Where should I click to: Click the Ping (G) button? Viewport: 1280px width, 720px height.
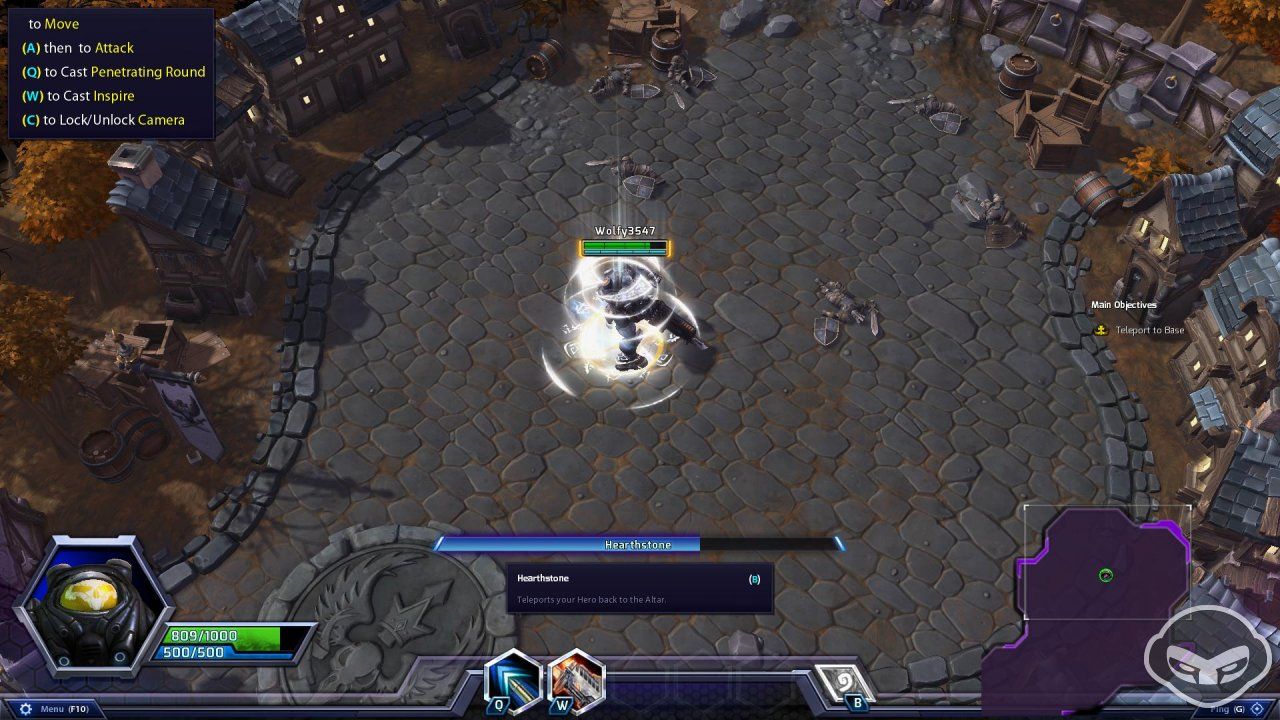coord(1227,709)
